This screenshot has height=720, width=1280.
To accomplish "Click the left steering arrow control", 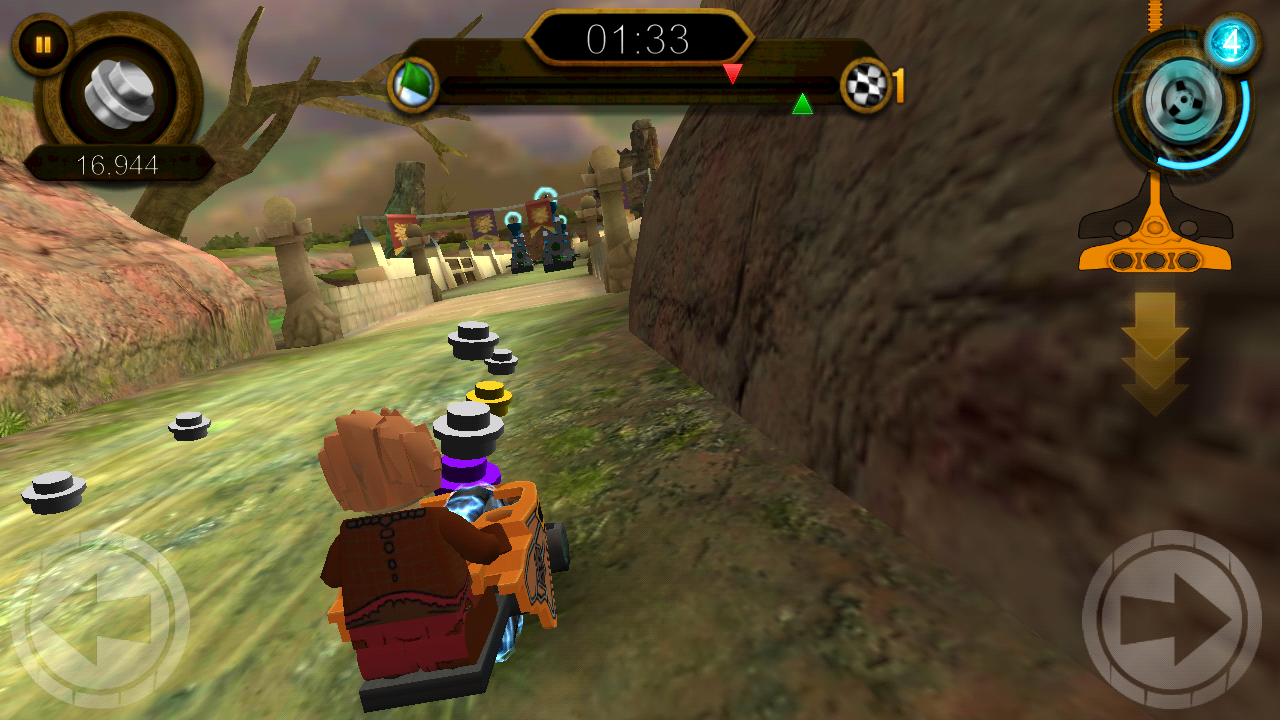I will (x=100, y=618).
